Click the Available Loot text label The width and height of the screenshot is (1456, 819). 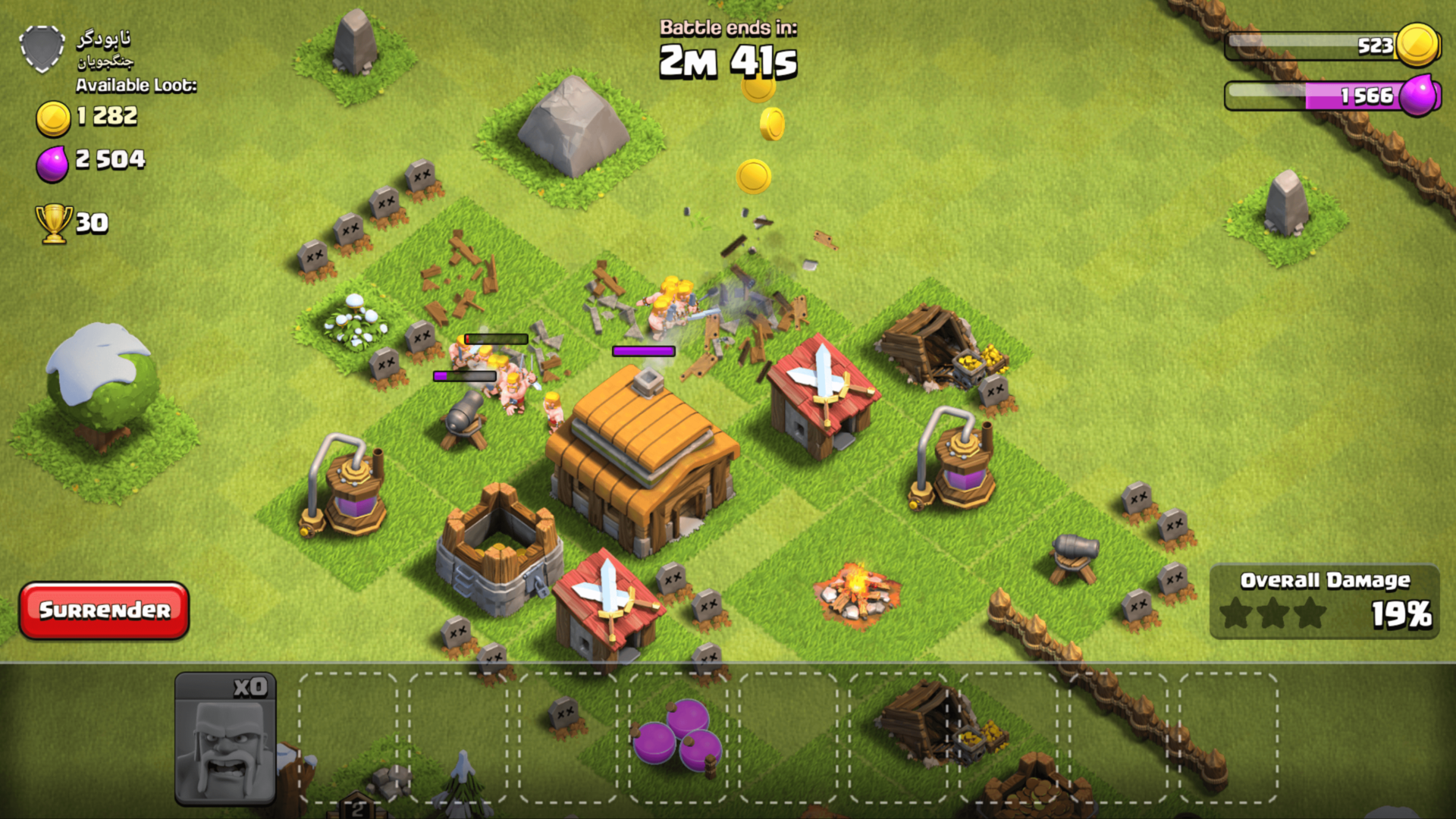tap(134, 86)
